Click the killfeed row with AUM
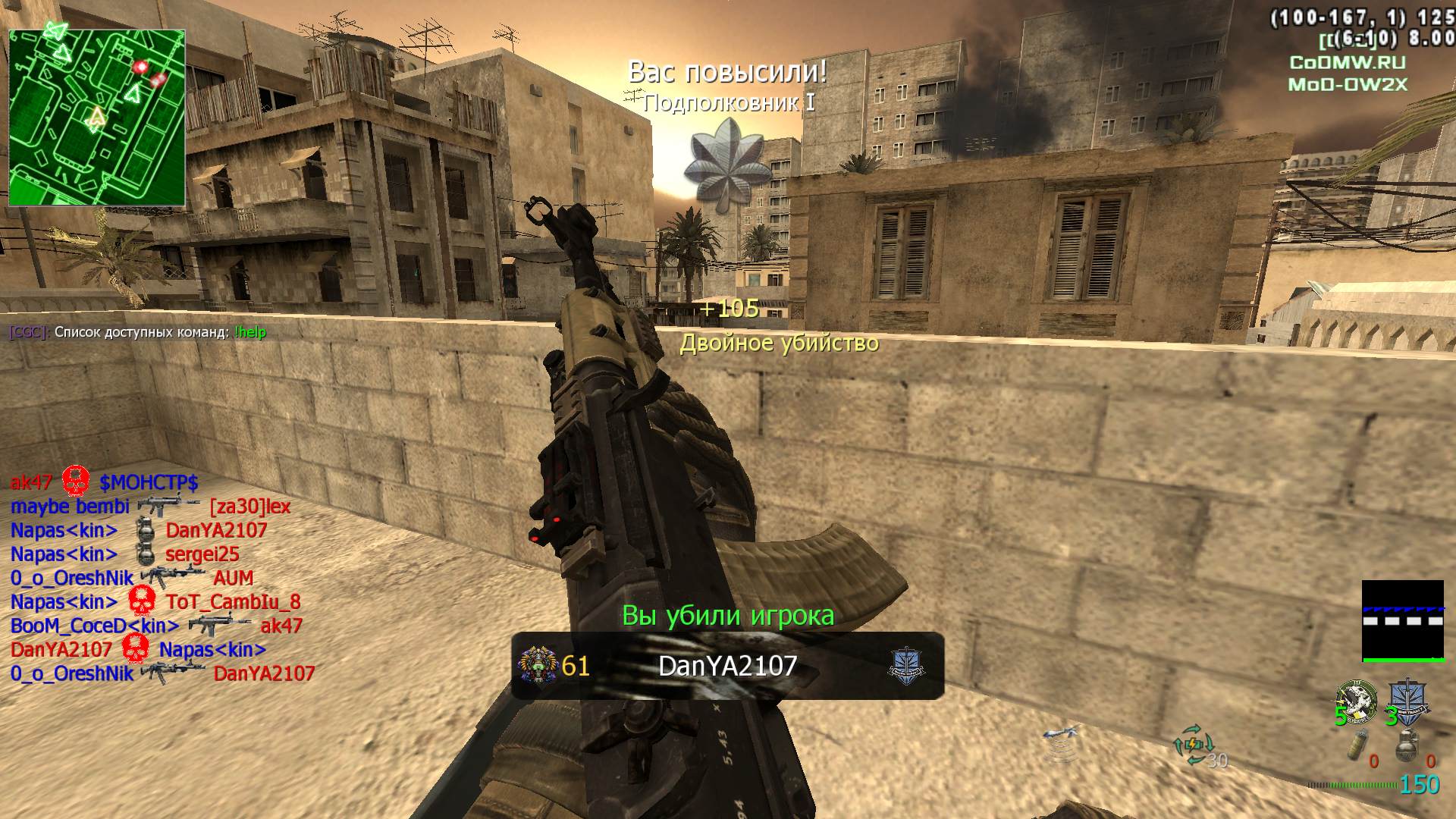 coord(132,578)
